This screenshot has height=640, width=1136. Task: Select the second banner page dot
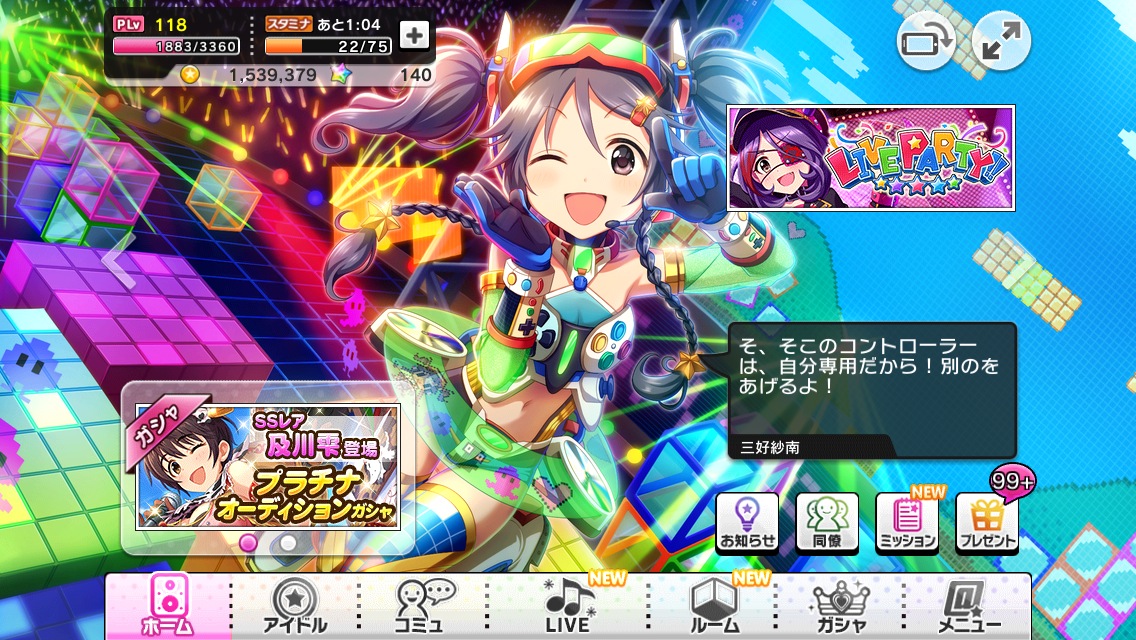pos(288,542)
